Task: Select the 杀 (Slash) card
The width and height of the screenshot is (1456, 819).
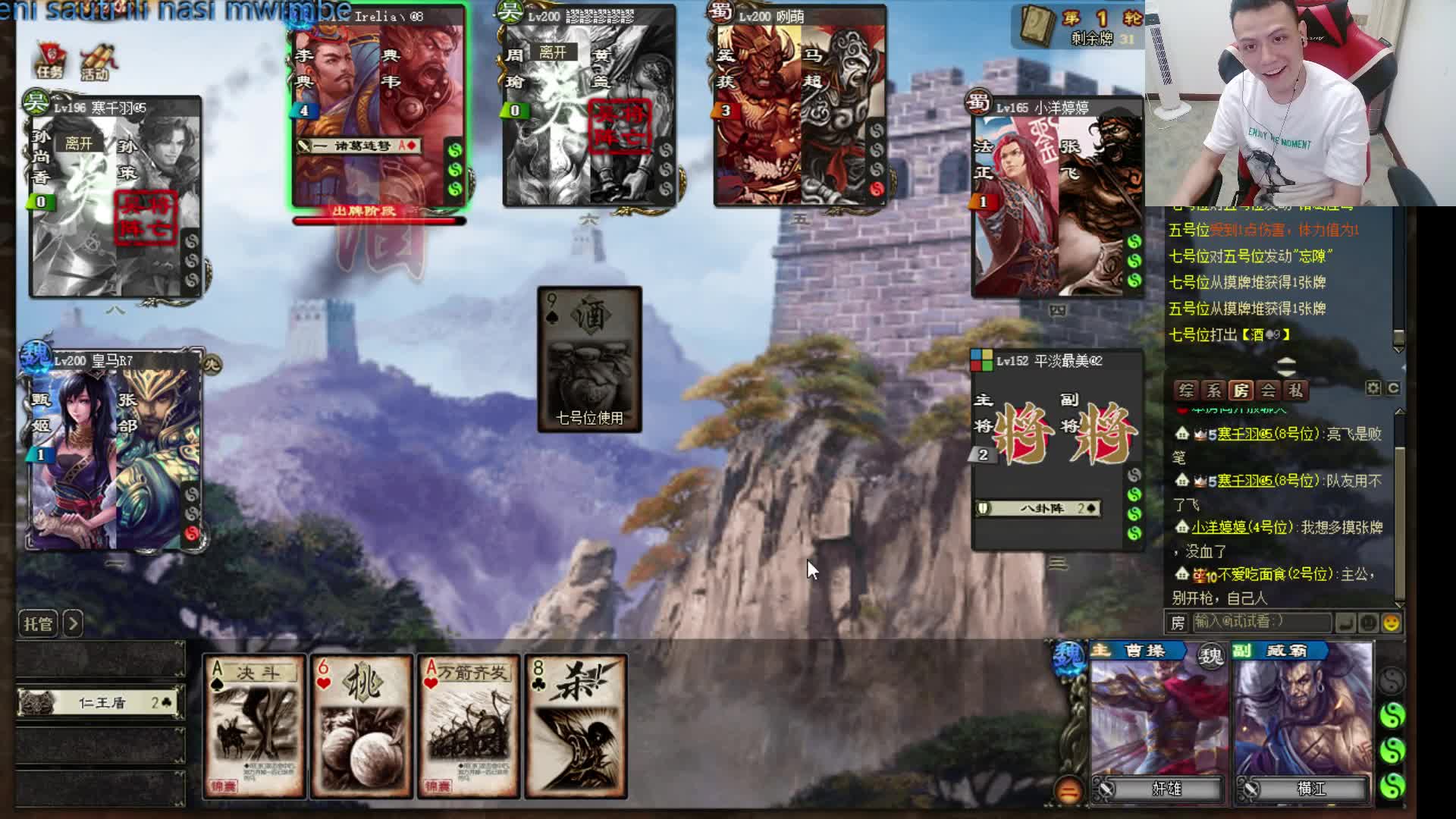Action: 576,726
